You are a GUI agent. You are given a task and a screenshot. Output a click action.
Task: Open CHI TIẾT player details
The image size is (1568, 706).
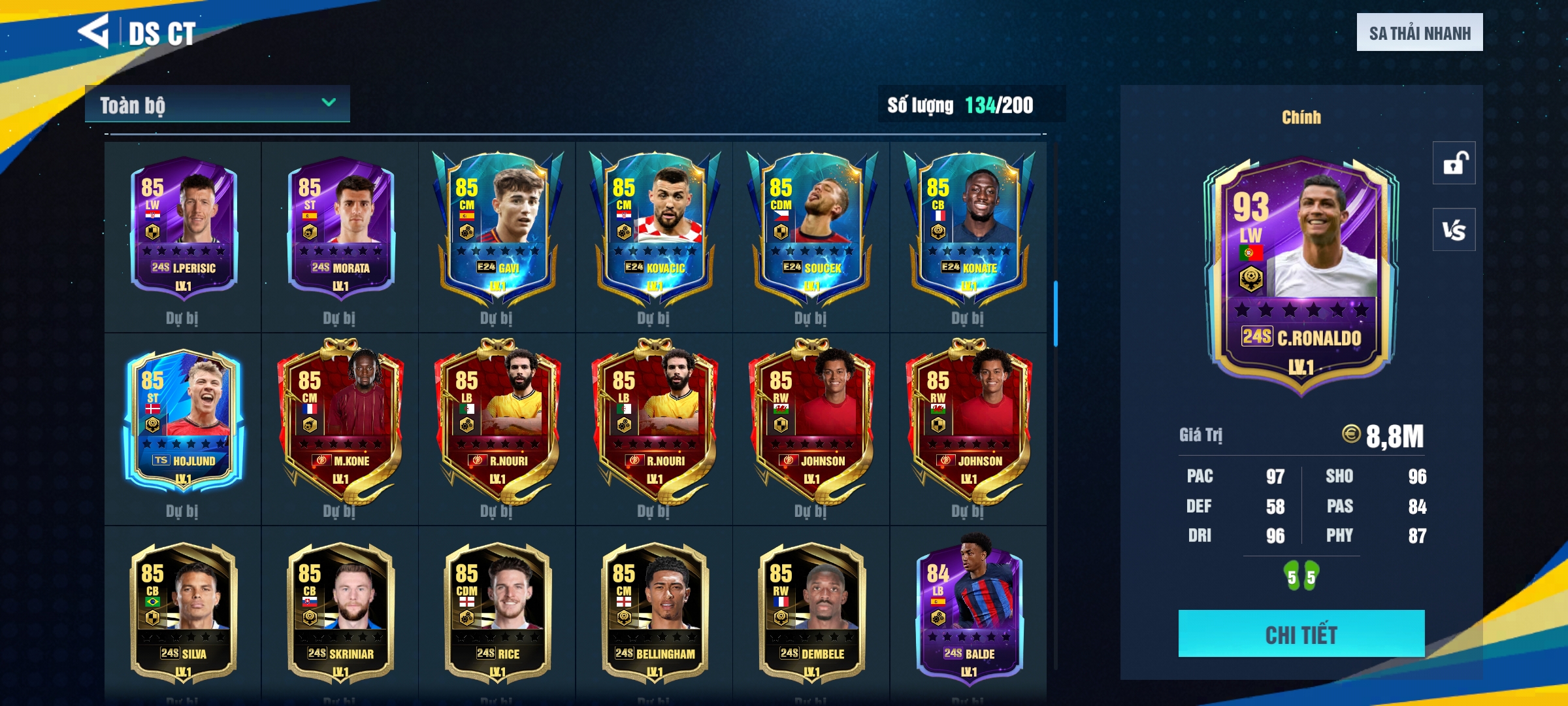click(x=1301, y=633)
